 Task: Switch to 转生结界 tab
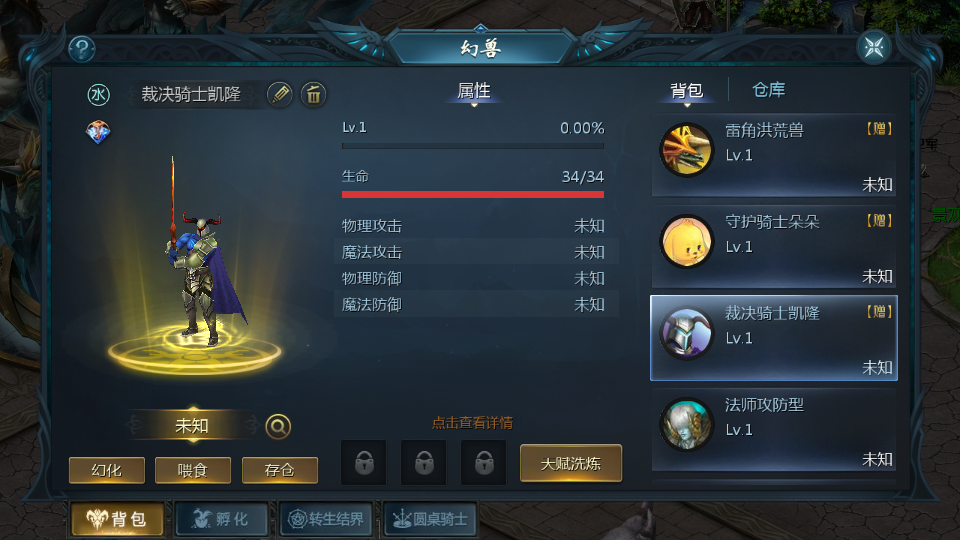click(x=327, y=519)
